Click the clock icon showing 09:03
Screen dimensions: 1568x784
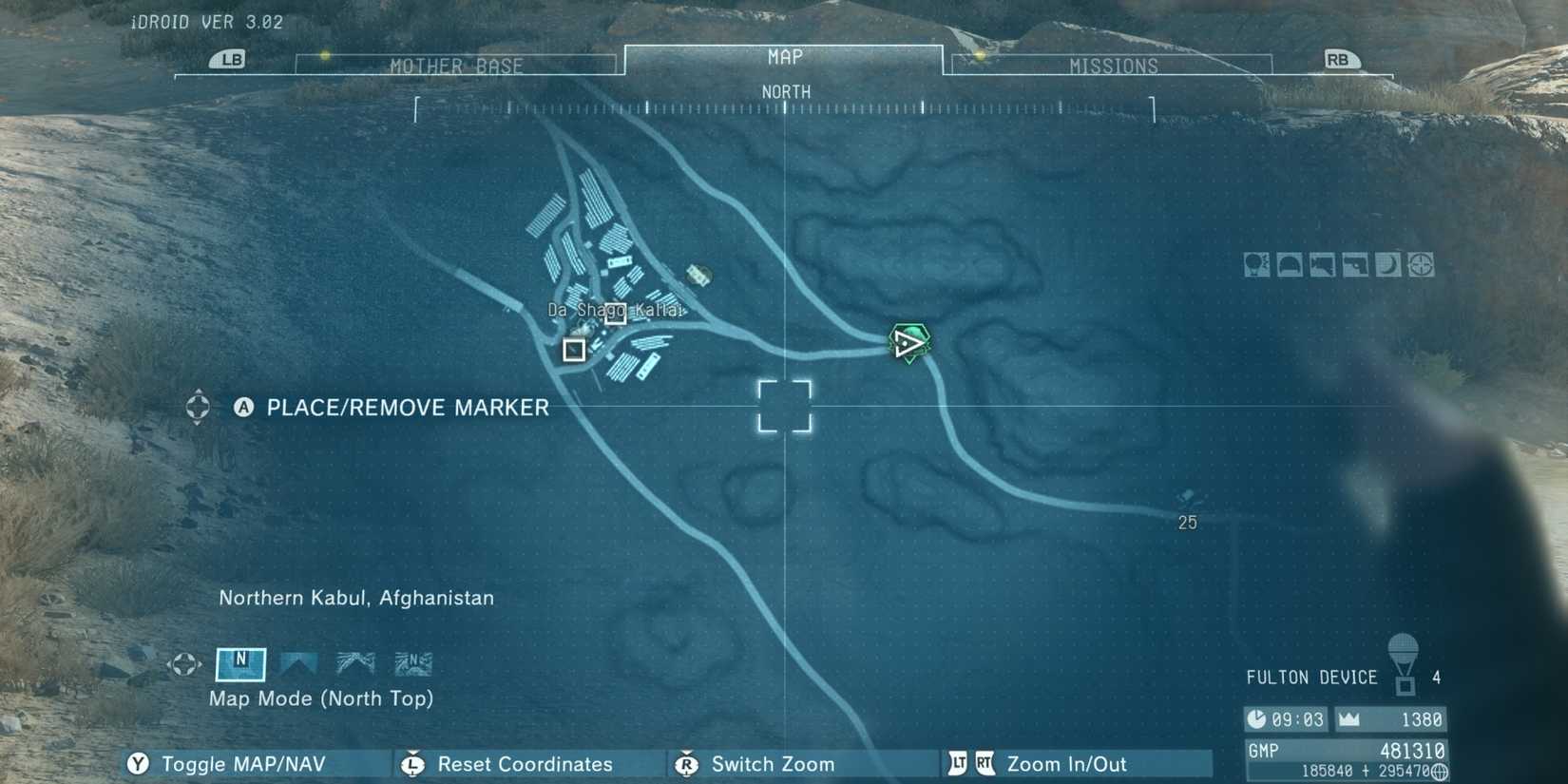pos(1257,719)
